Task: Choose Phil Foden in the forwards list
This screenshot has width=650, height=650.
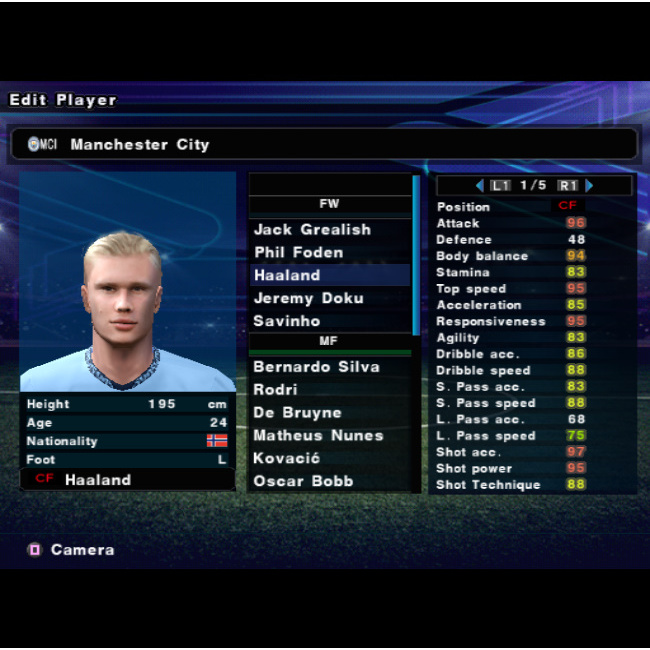Action: (x=298, y=253)
